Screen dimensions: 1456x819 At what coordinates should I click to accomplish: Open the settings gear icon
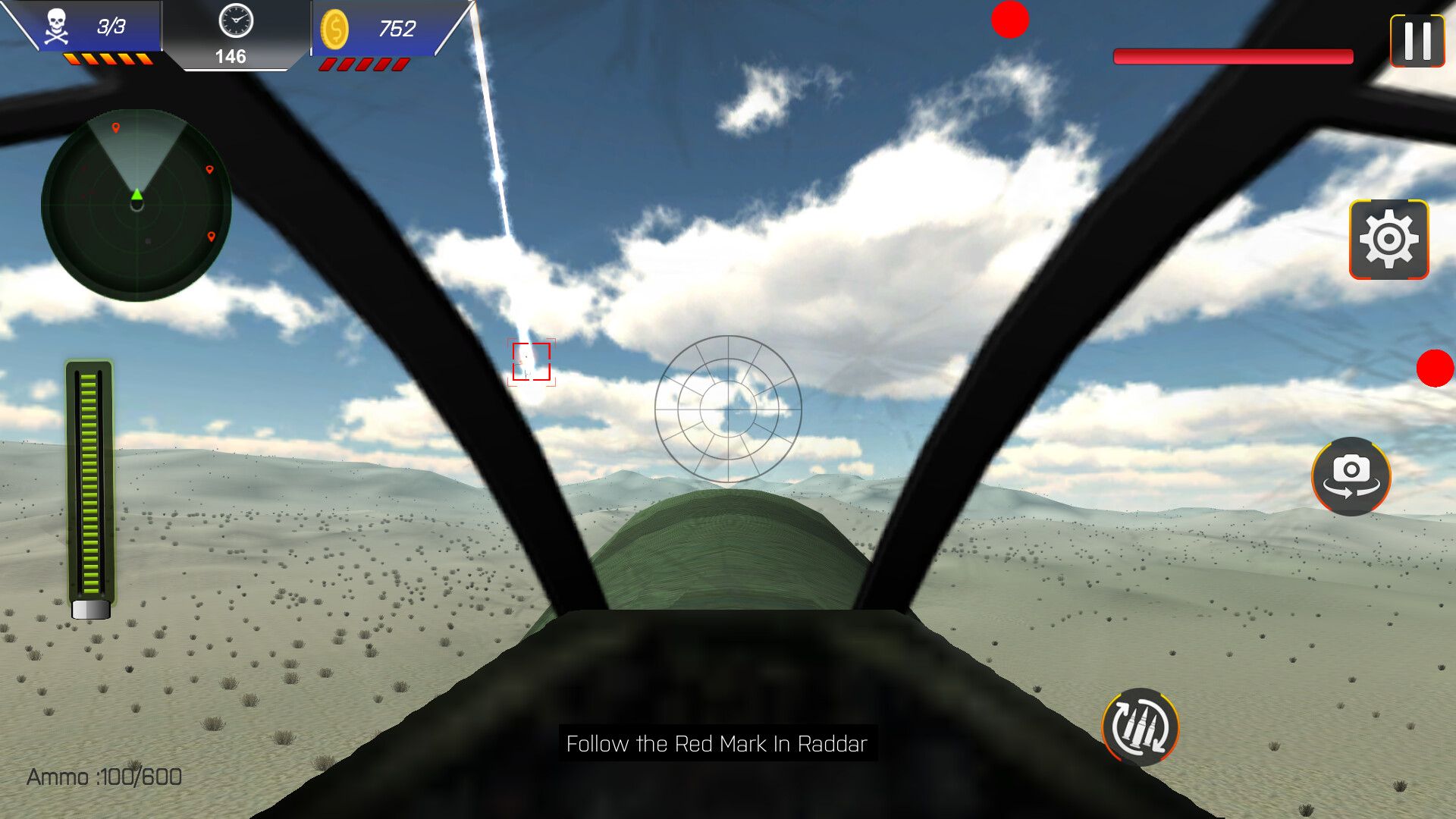(x=1390, y=240)
